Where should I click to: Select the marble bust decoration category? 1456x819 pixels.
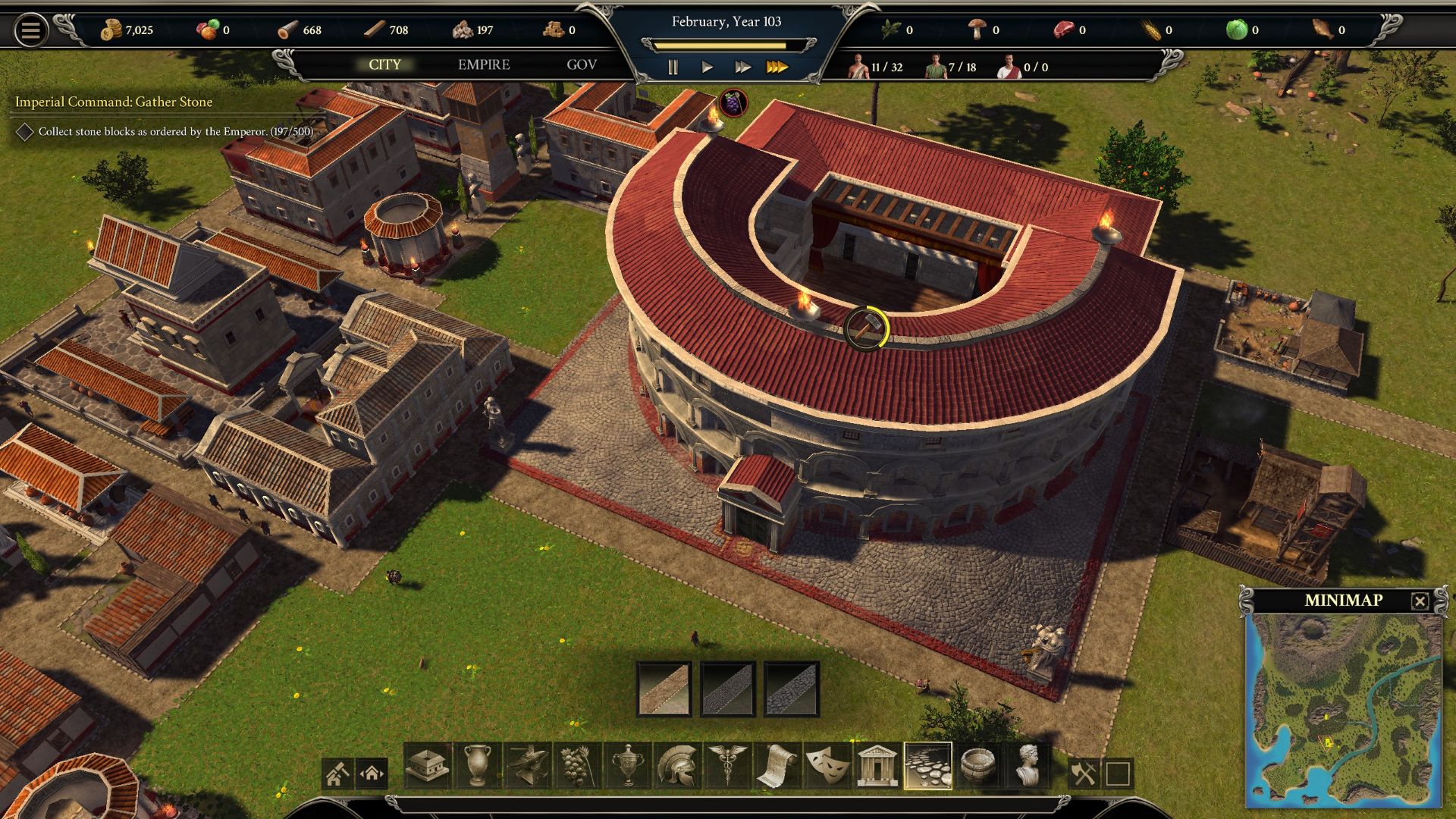tap(1028, 766)
